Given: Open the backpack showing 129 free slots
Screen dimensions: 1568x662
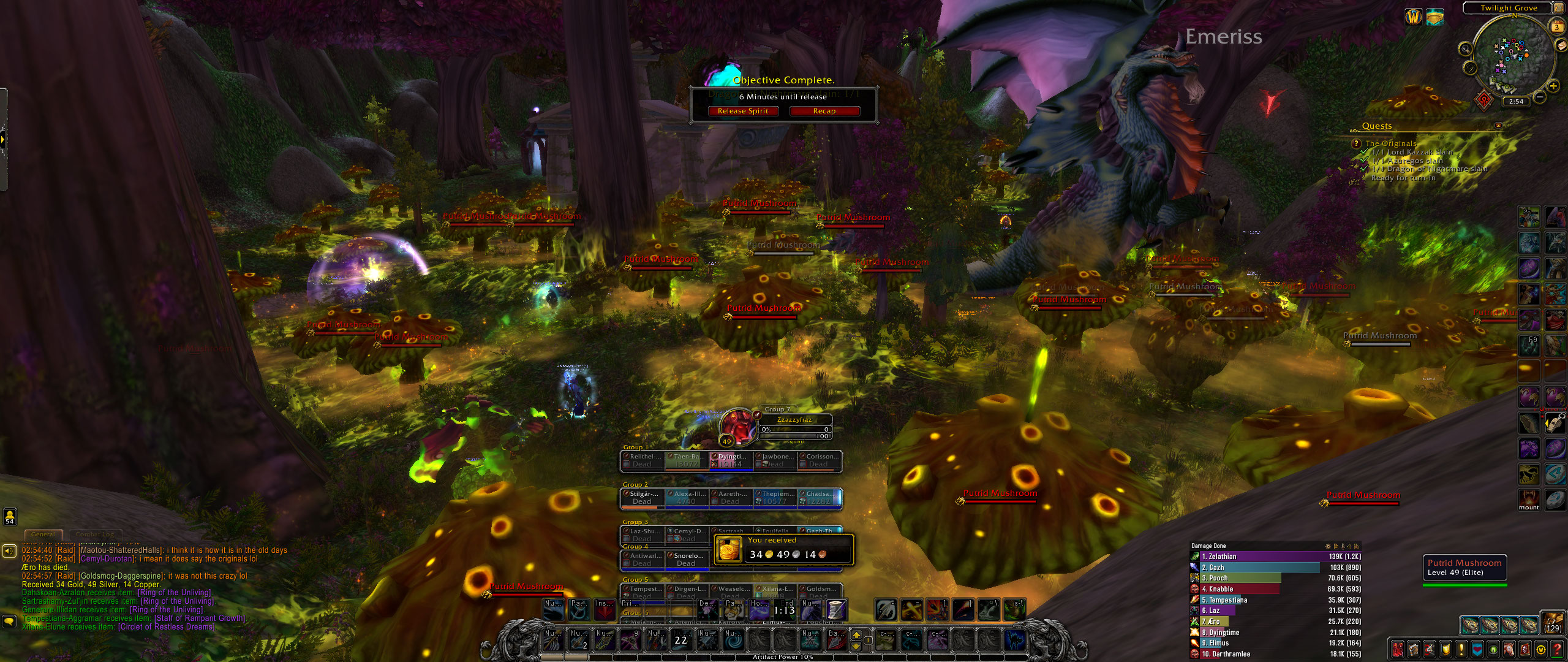Looking at the screenshot, I should [x=1553, y=623].
